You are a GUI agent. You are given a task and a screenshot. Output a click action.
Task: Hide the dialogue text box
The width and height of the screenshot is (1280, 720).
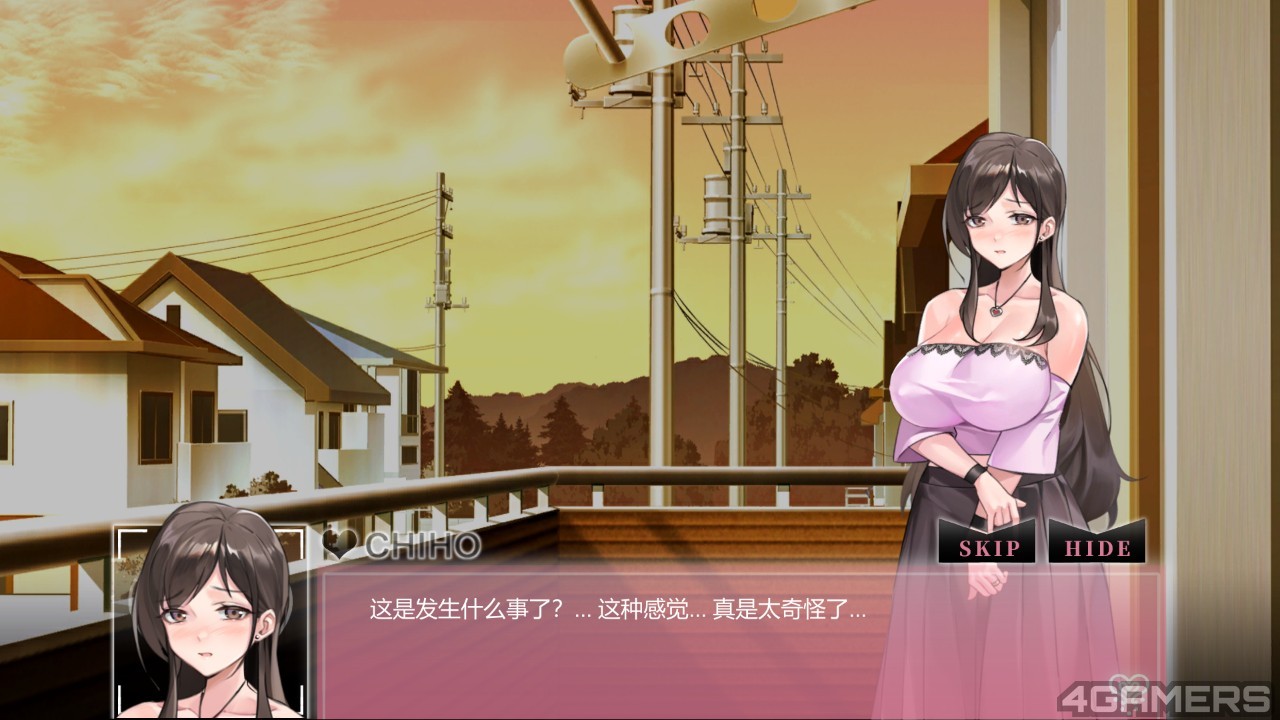[x=1097, y=548]
